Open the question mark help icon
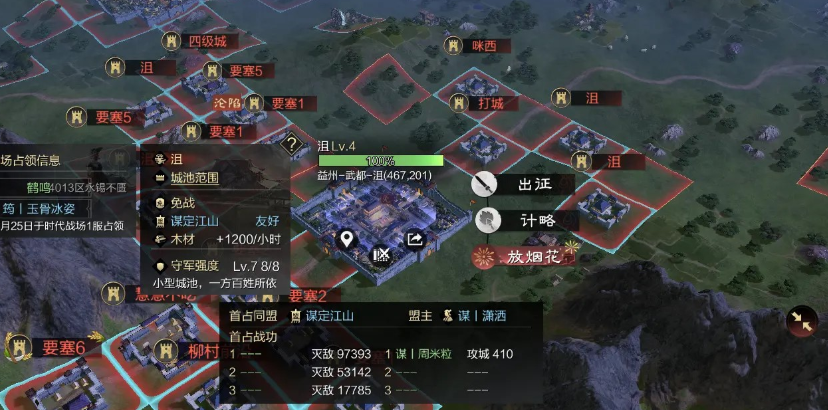828x410 pixels. point(292,144)
